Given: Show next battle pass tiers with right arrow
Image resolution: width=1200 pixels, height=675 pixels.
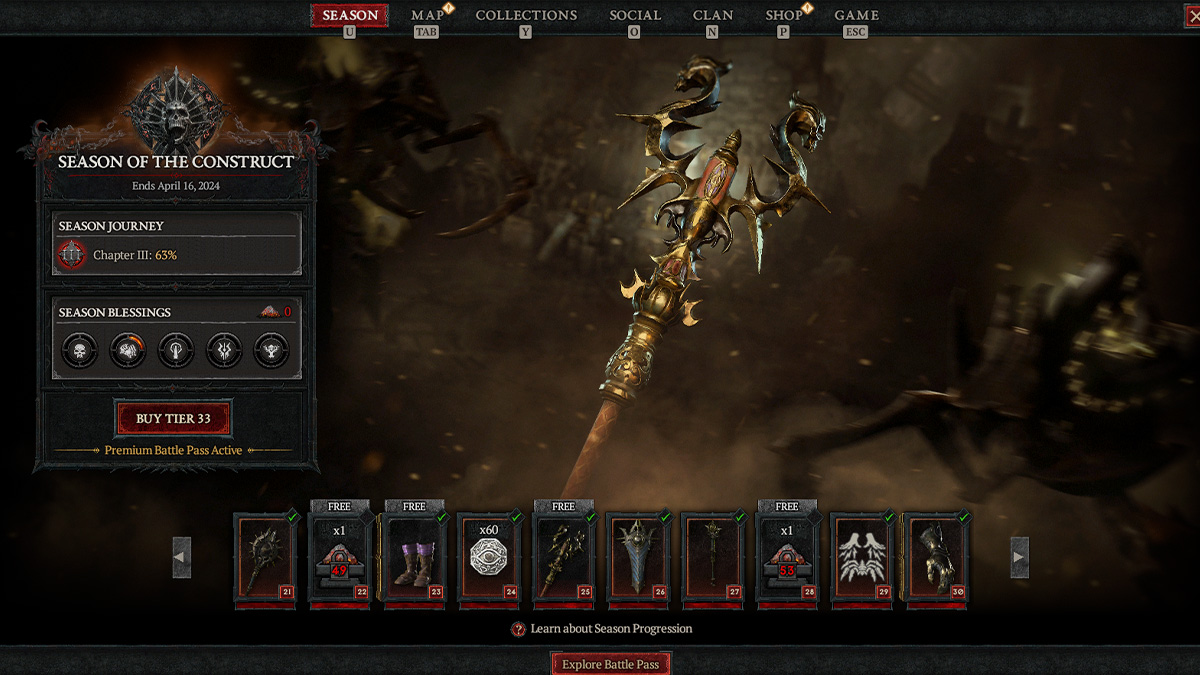Looking at the screenshot, I should pyautogui.click(x=1019, y=557).
